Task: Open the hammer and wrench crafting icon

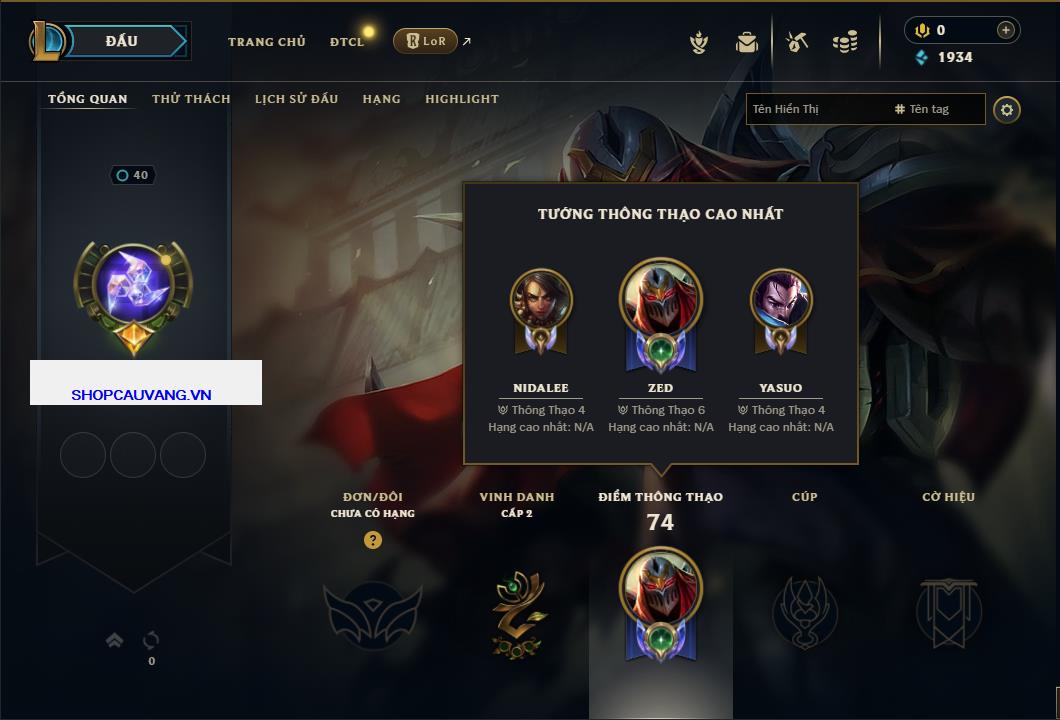Action: pos(797,42)
